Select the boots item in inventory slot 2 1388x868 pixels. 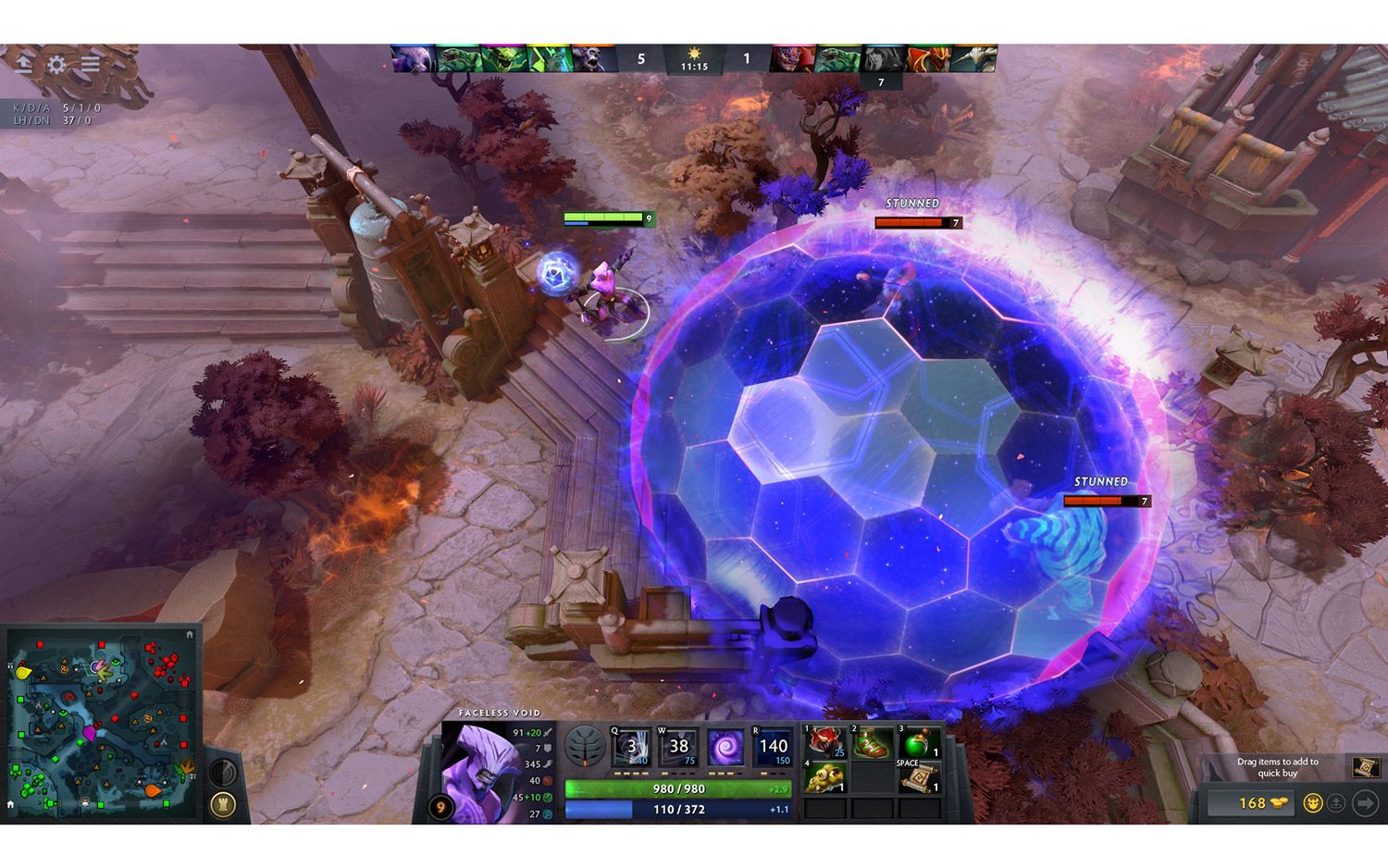point(872,740)
